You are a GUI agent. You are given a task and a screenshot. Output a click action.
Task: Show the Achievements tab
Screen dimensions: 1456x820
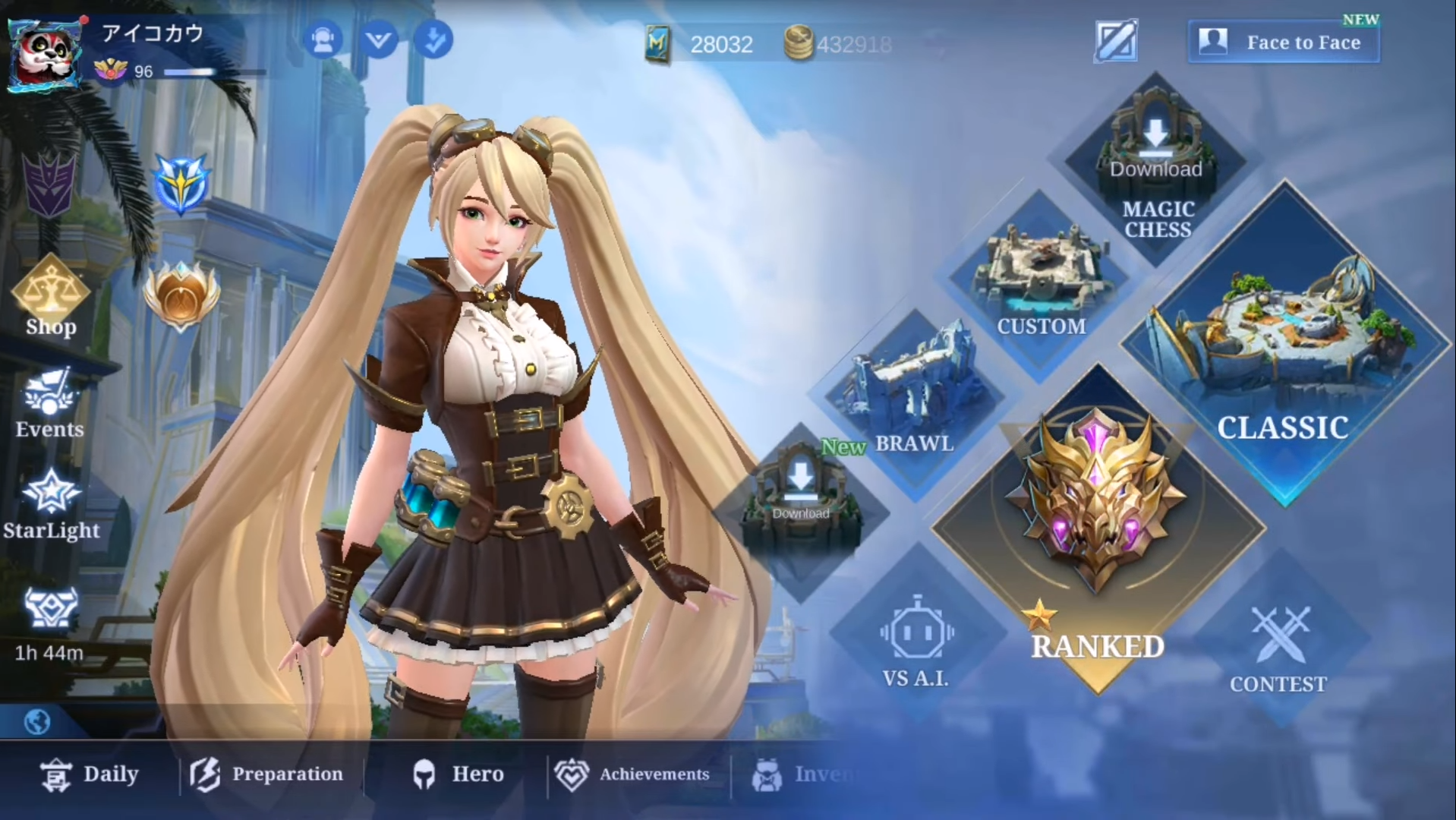(632, 774)
